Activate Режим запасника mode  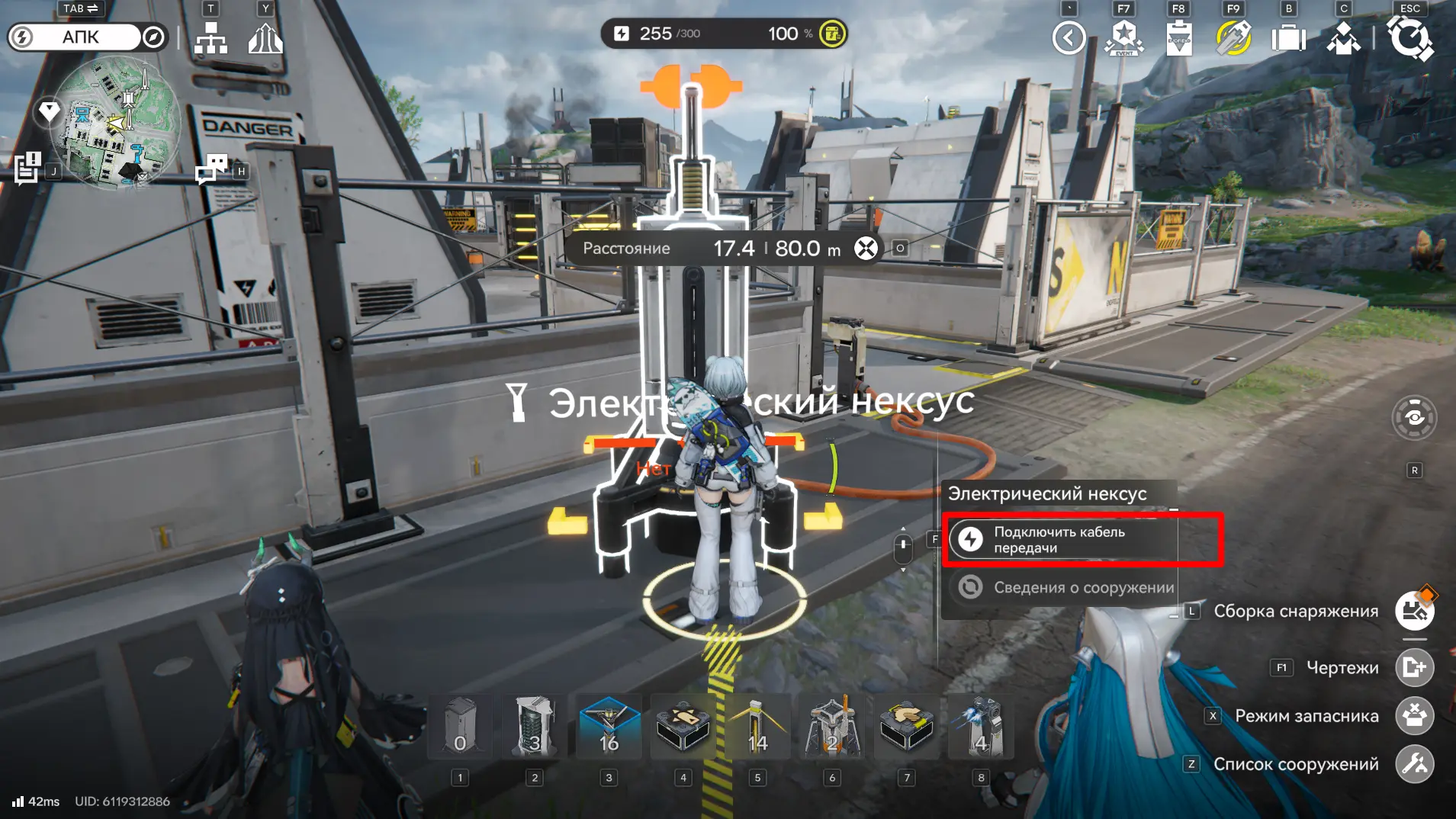tap(1414, 716)
